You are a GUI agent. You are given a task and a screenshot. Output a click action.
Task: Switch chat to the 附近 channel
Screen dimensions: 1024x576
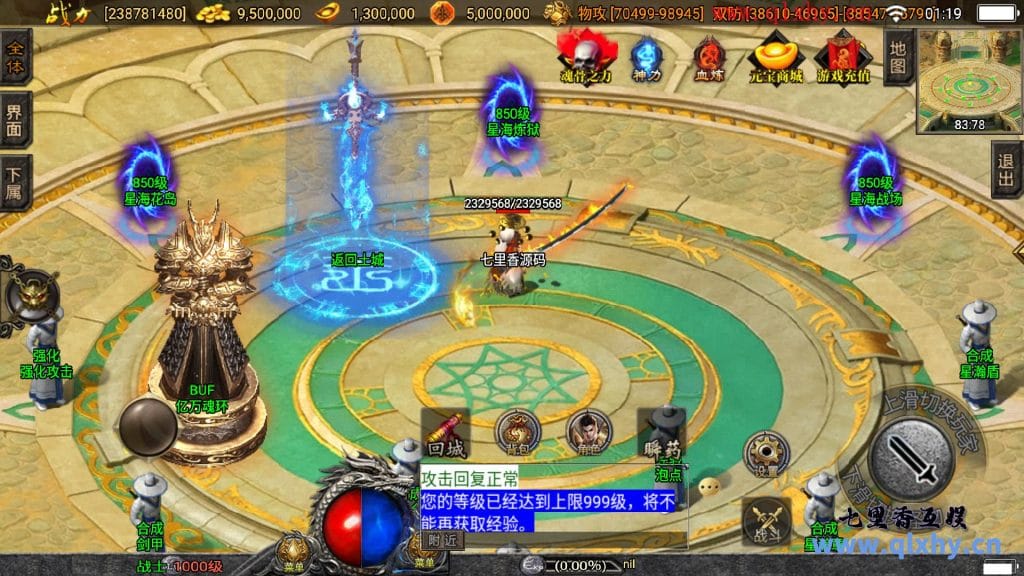(x=441, y=540)
